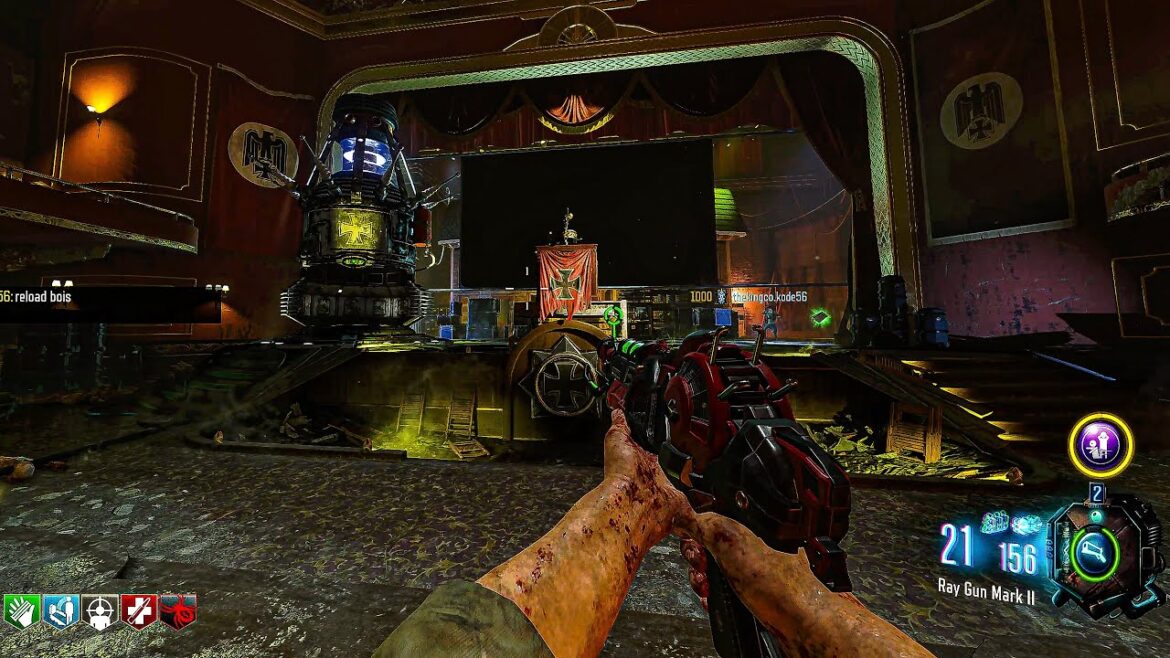Image resolution: width=1170 pixels, height=658 pixels.
Task: Select the blue Quick Revive perk icon
Action: [x=60, y=611]
